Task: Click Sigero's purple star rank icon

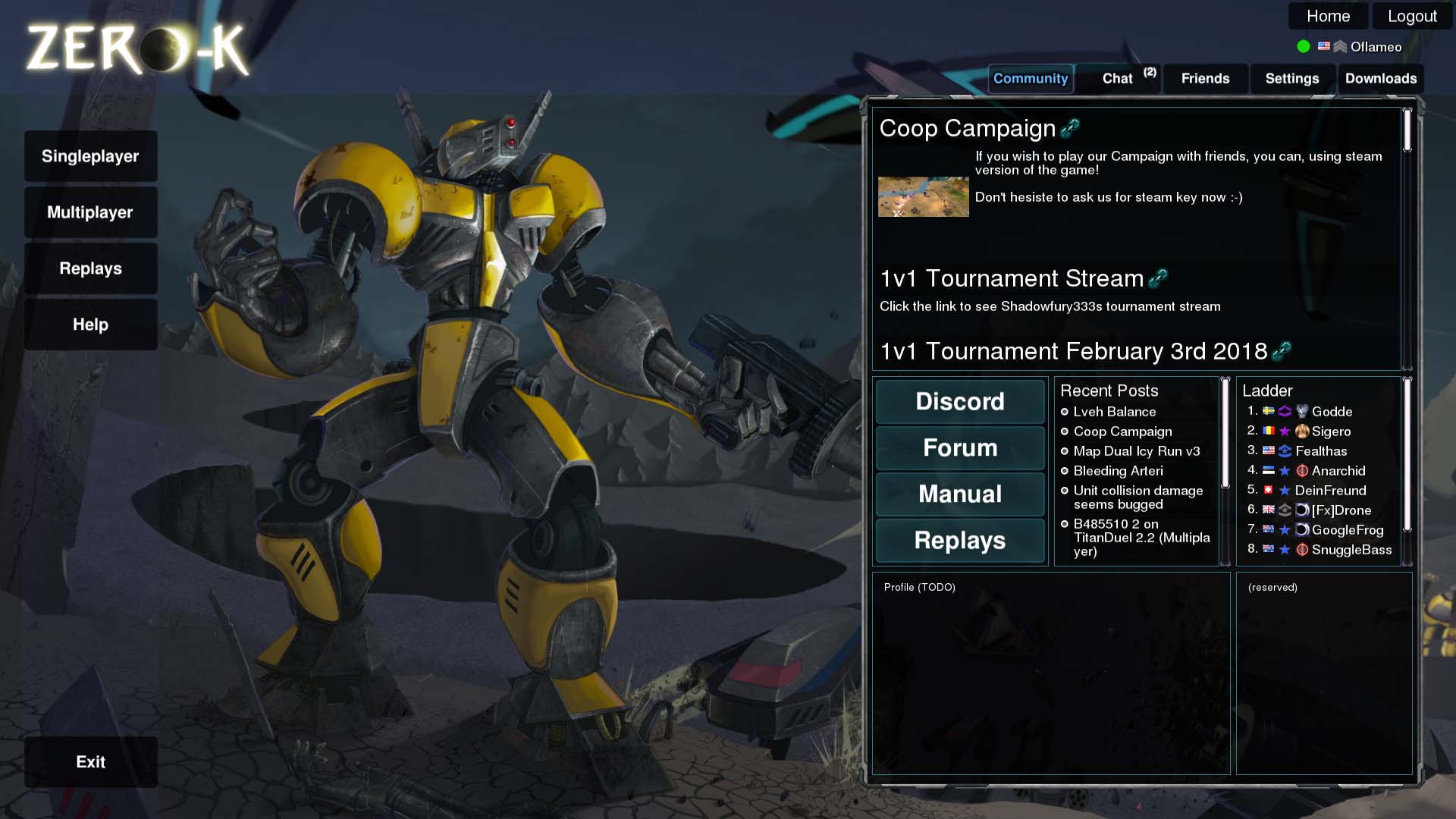Action: (x=1285, y=431)
